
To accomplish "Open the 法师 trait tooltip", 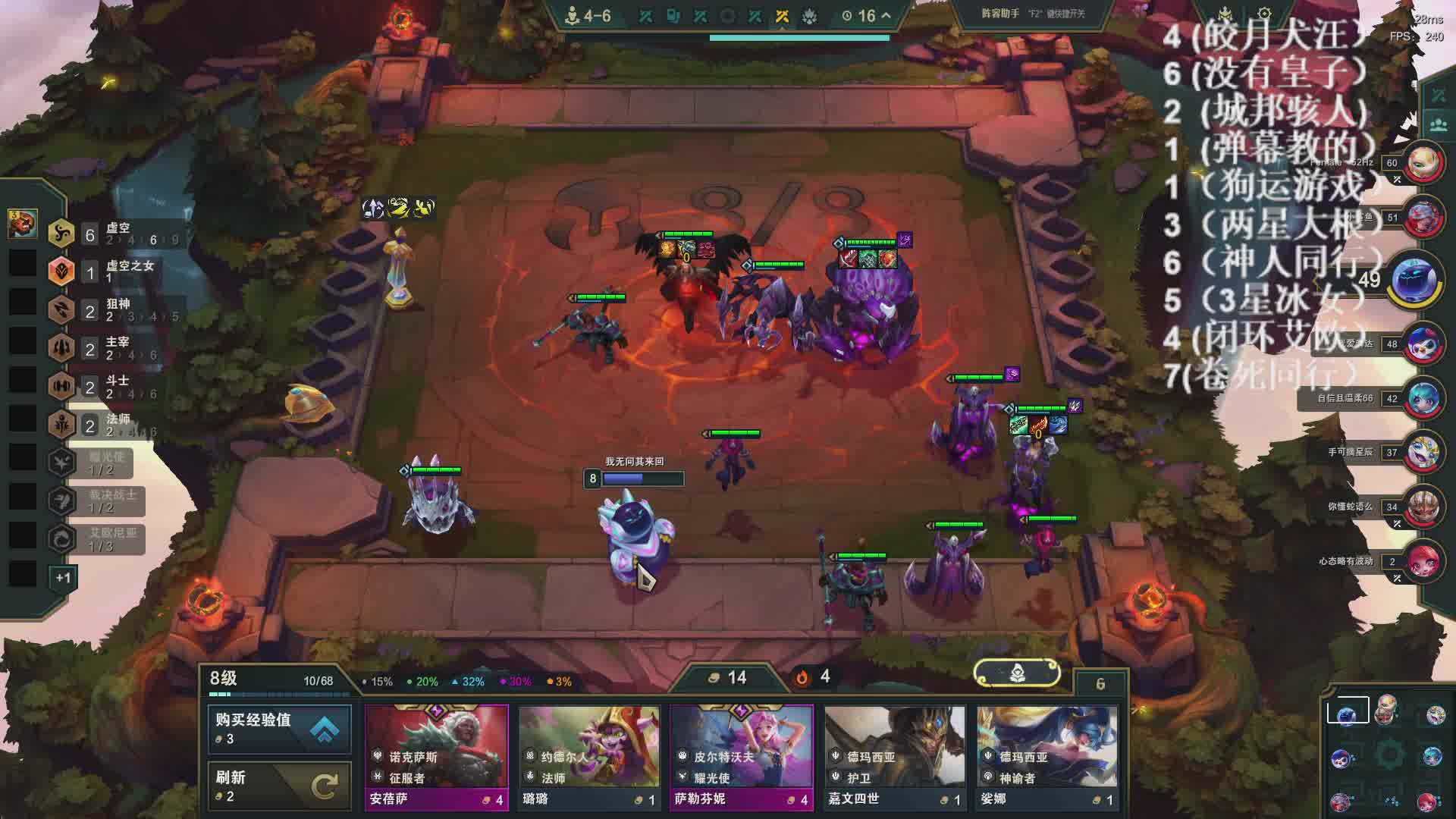I will (114, 425).
